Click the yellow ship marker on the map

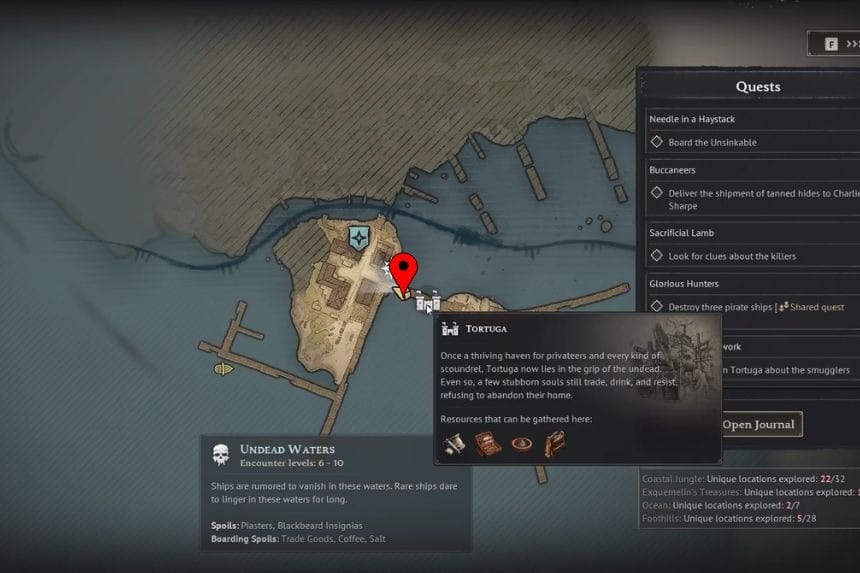pyautogui.click(x=223, y=368)
